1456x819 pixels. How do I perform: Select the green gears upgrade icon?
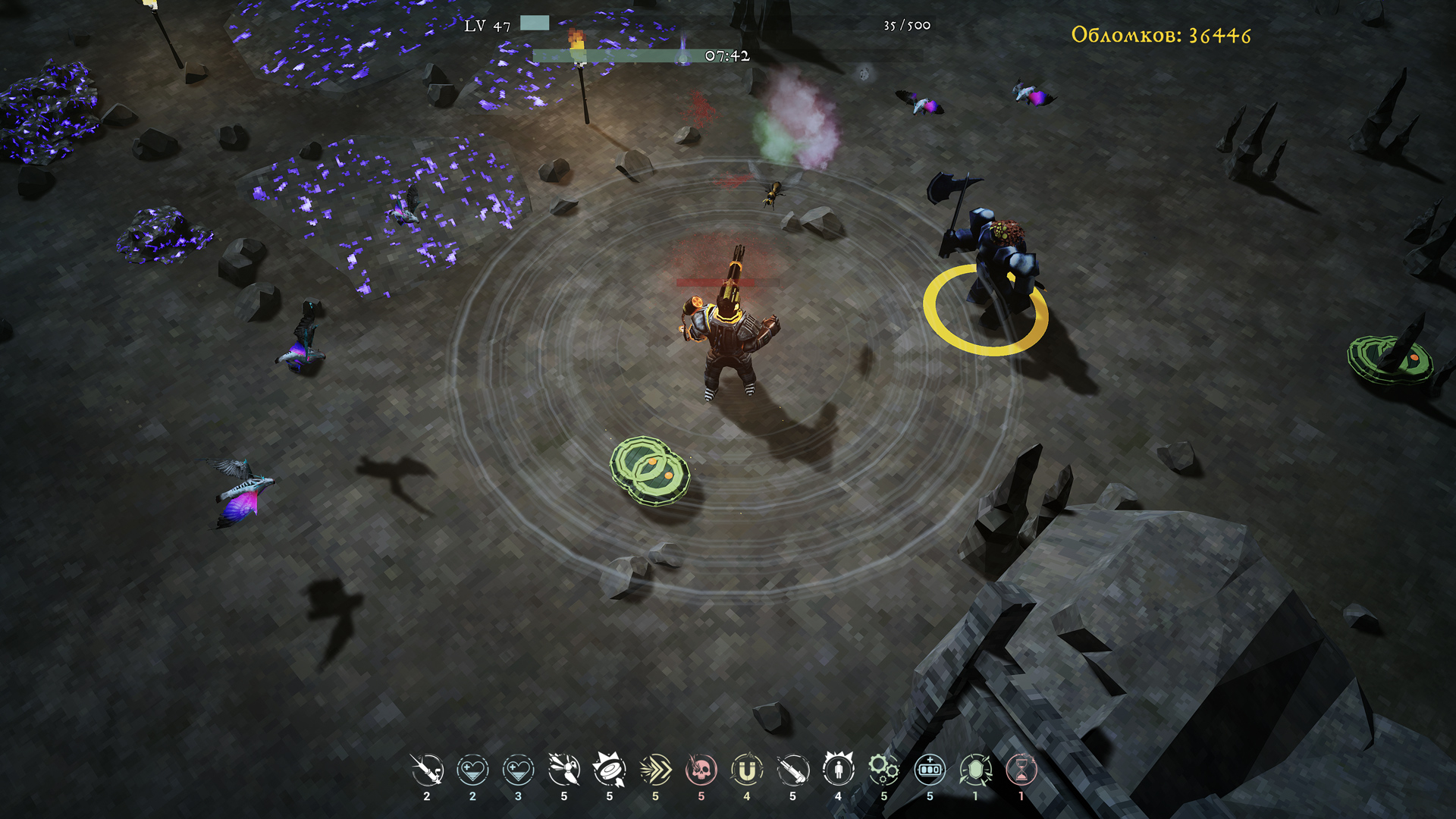click(x=884, y=770)
